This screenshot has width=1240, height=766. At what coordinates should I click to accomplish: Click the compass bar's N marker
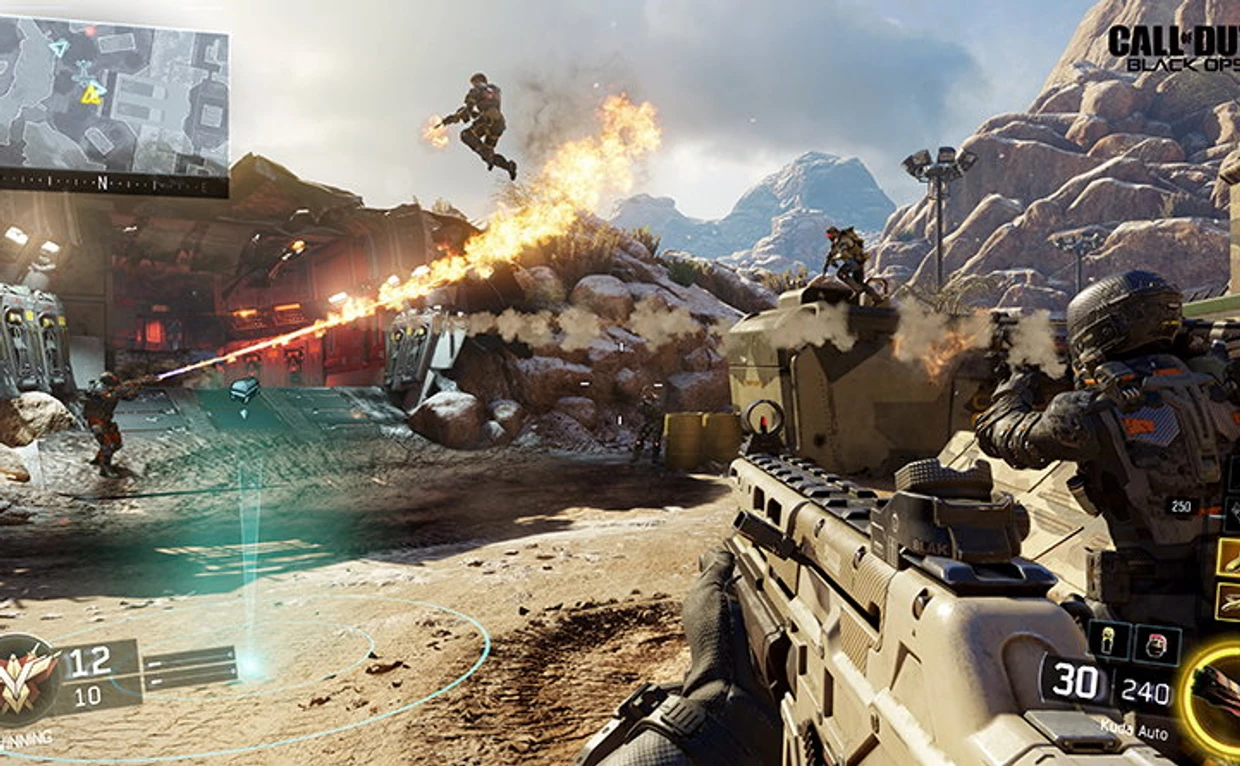(101, 184)
